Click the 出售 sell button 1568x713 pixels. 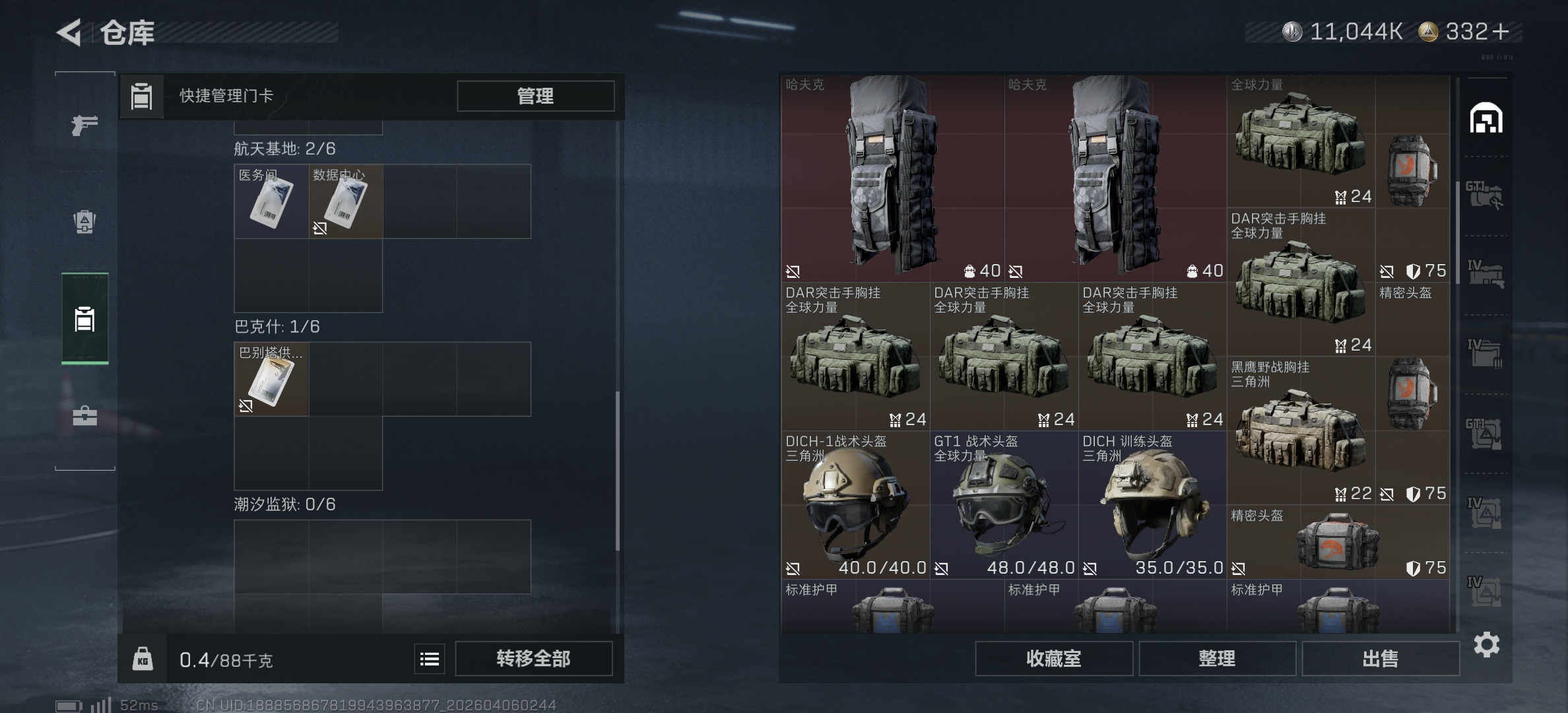click(x=1379, y=659)
